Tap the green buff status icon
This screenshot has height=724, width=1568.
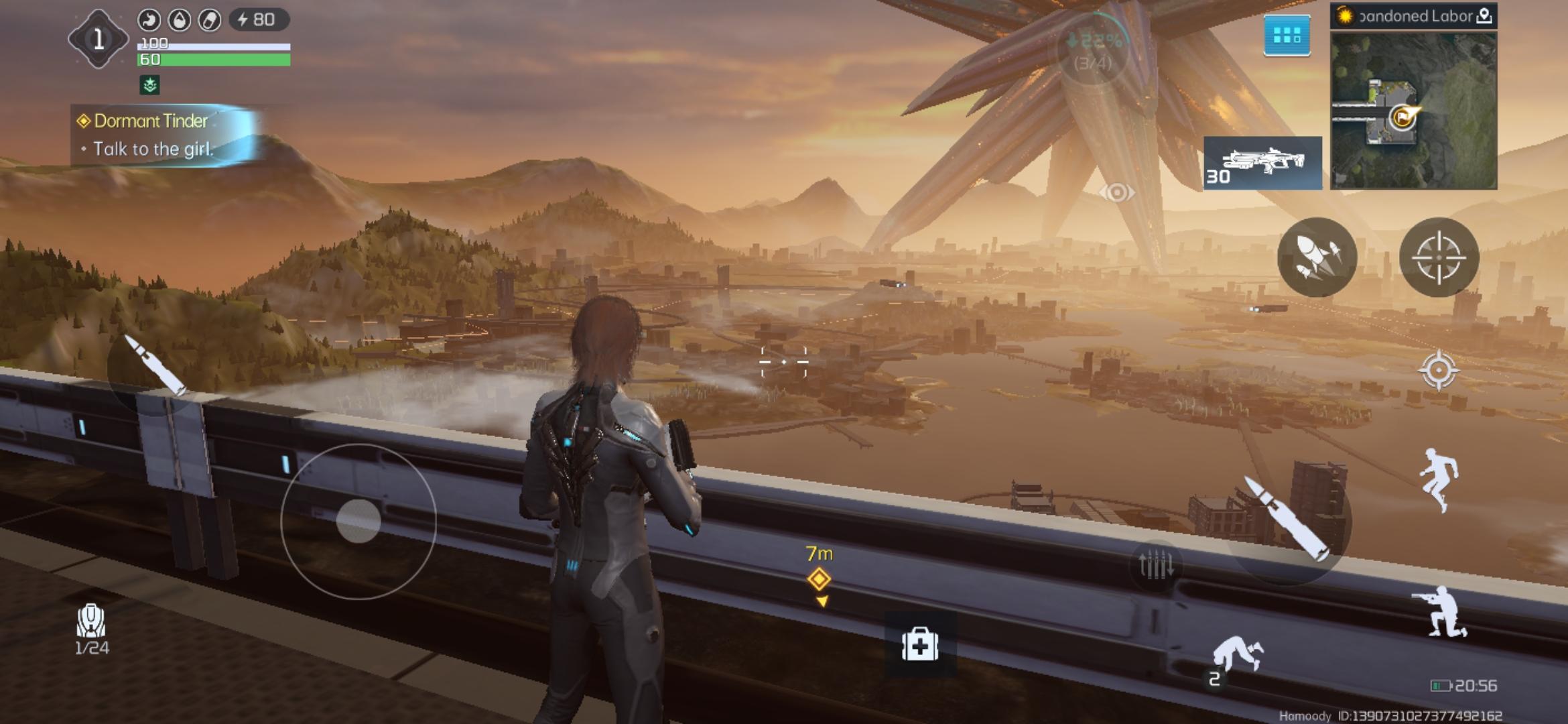(149, 85)
